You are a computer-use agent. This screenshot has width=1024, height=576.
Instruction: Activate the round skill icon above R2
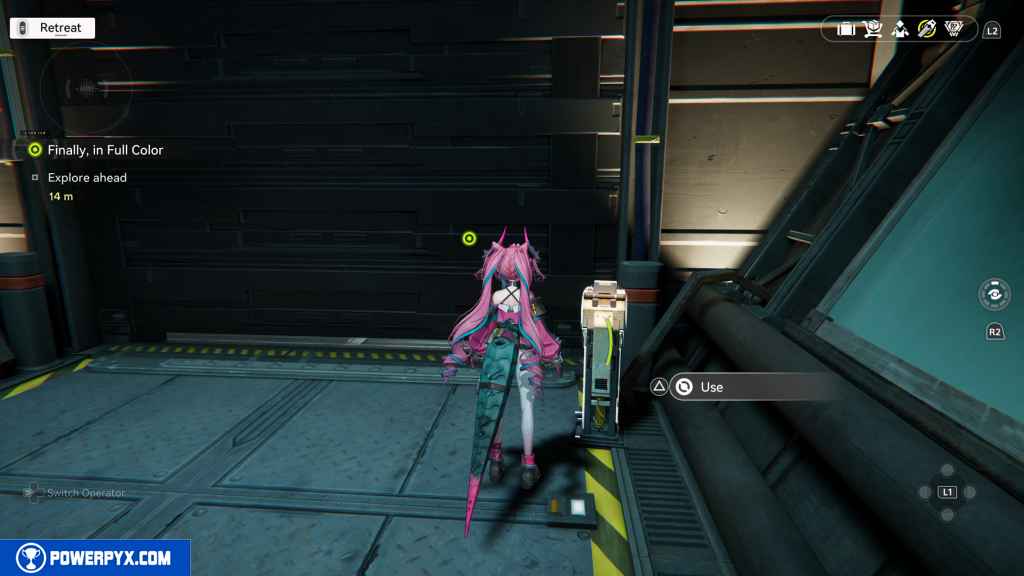994,295
